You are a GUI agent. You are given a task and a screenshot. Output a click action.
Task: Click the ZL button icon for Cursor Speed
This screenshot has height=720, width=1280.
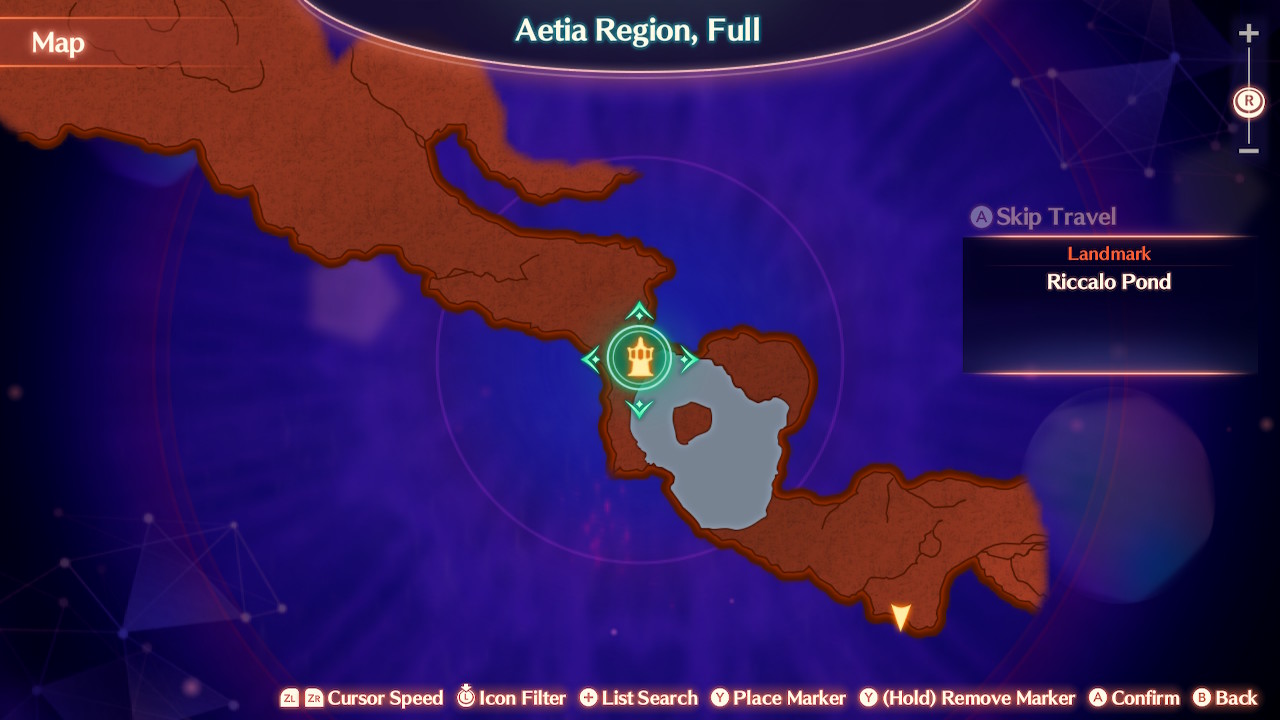[x=290, y=698]
